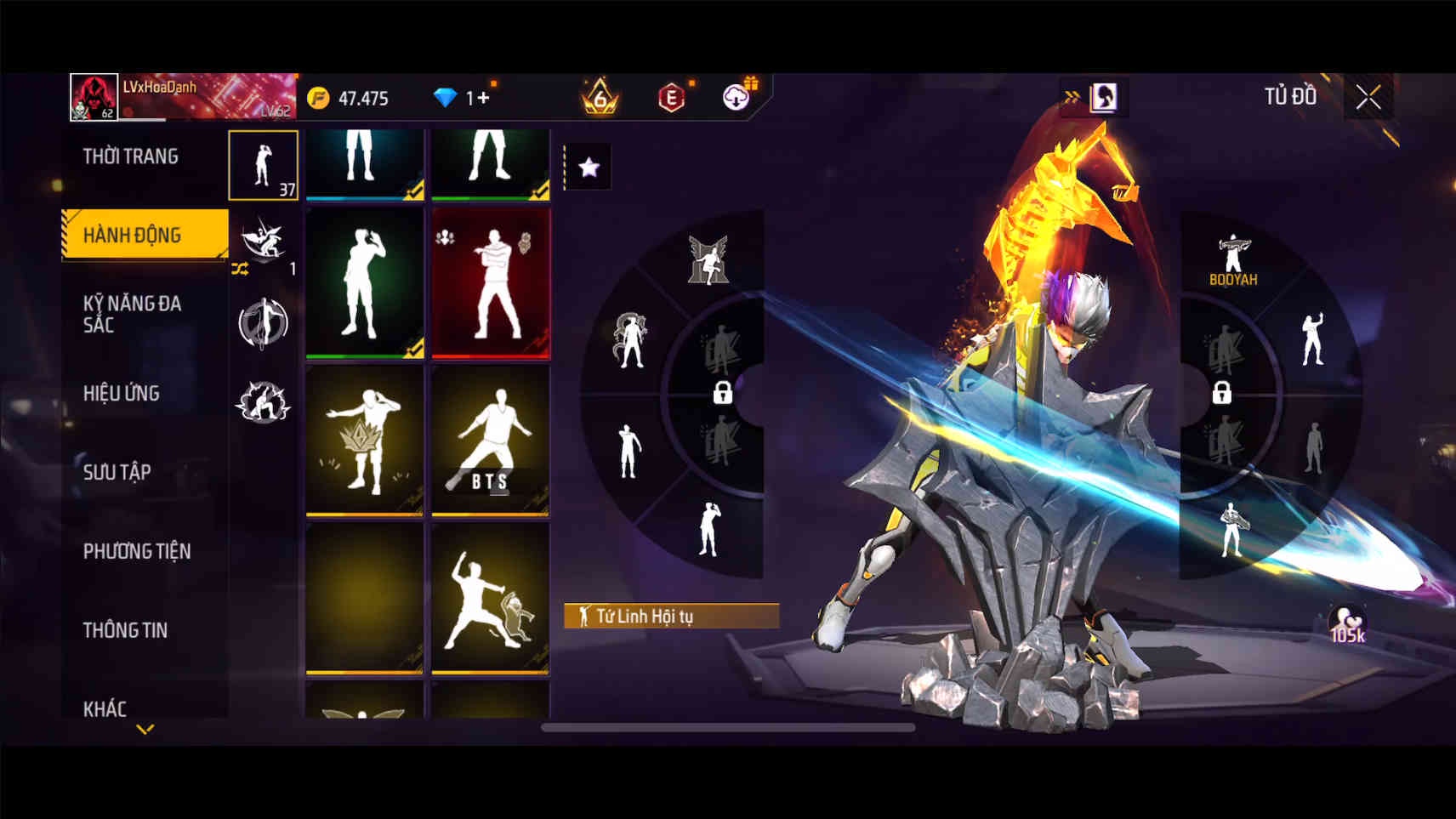Select the red-background crossed-arms emote

tap(490, 284)
